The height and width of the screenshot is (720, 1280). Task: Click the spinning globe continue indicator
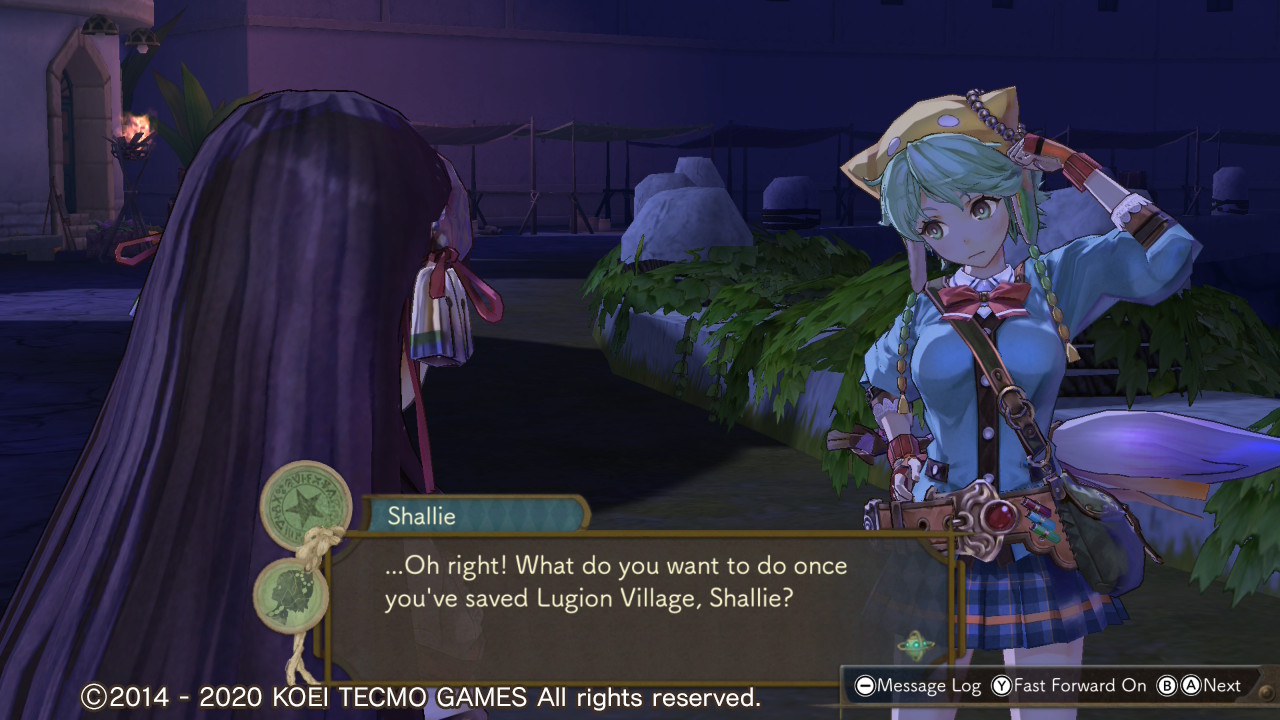[915, 645]
